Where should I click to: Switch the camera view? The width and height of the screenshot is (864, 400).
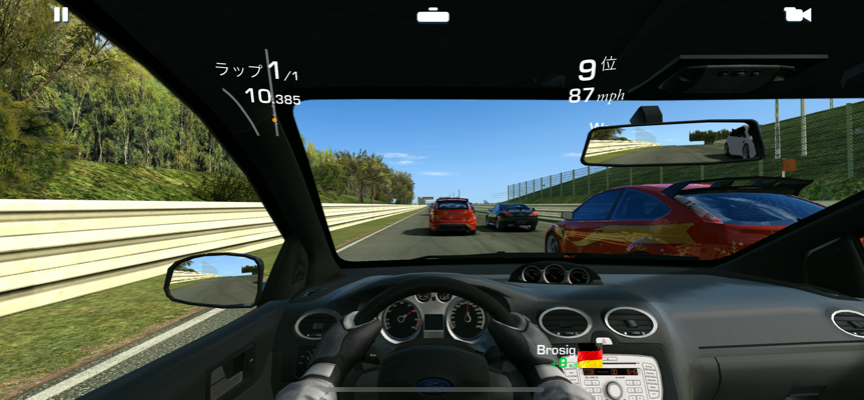[x=797, y=14]
